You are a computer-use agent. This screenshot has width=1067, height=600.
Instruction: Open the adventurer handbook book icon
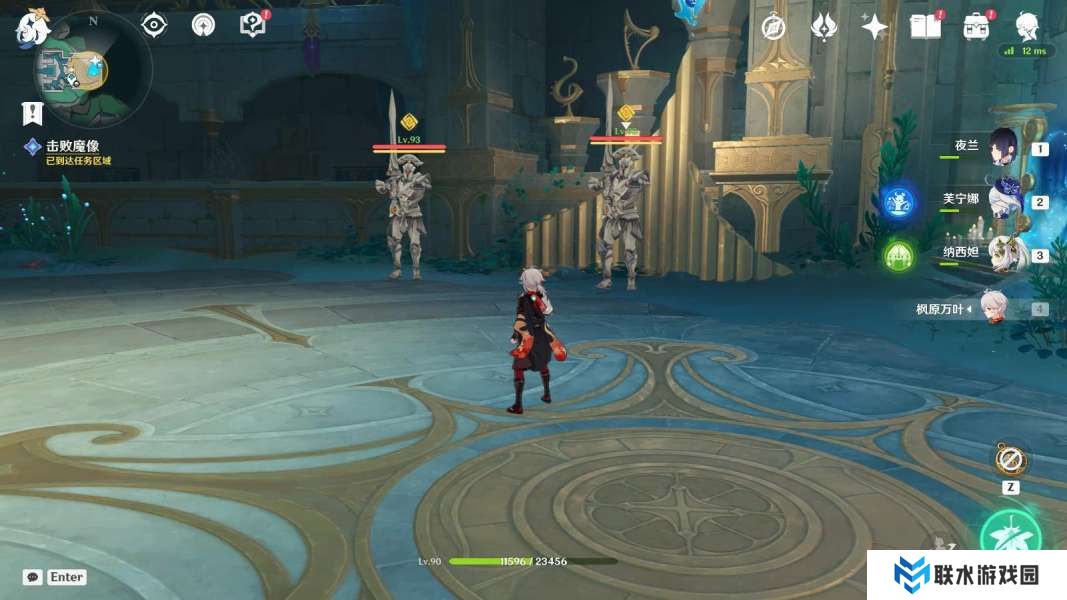pyautogui.click(x=925, y=27)
